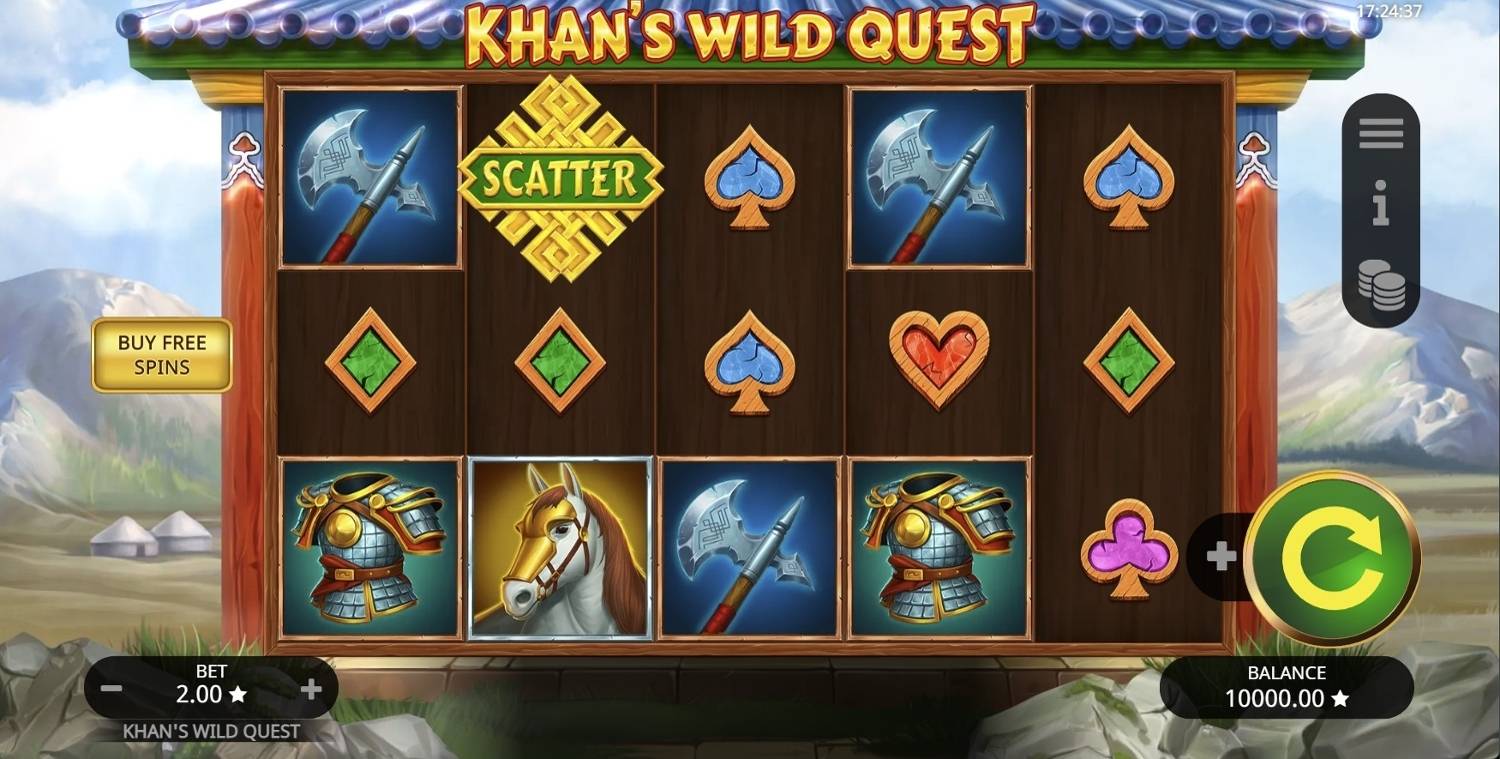Open the hamburger menu in the sidebar
The image size is (1500, 759).
click(x=1381, y=133)
